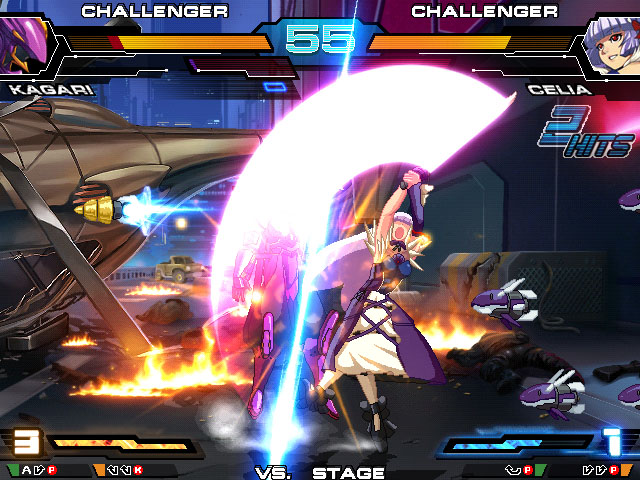Select Celia's character portrait
This screenshot has height=480, width=640.
611,47
